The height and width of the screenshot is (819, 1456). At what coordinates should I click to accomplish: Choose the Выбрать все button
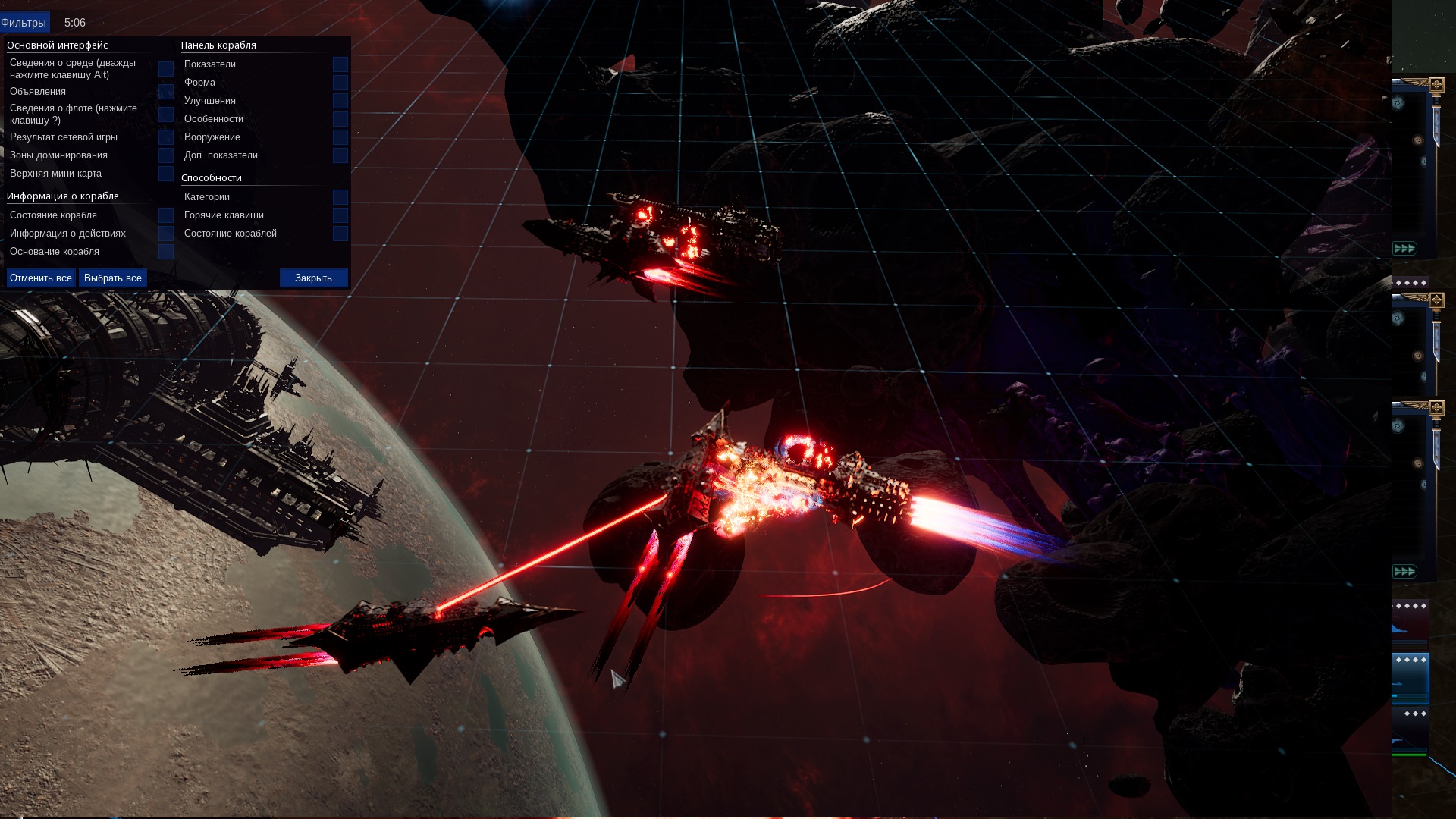[113, 278]
